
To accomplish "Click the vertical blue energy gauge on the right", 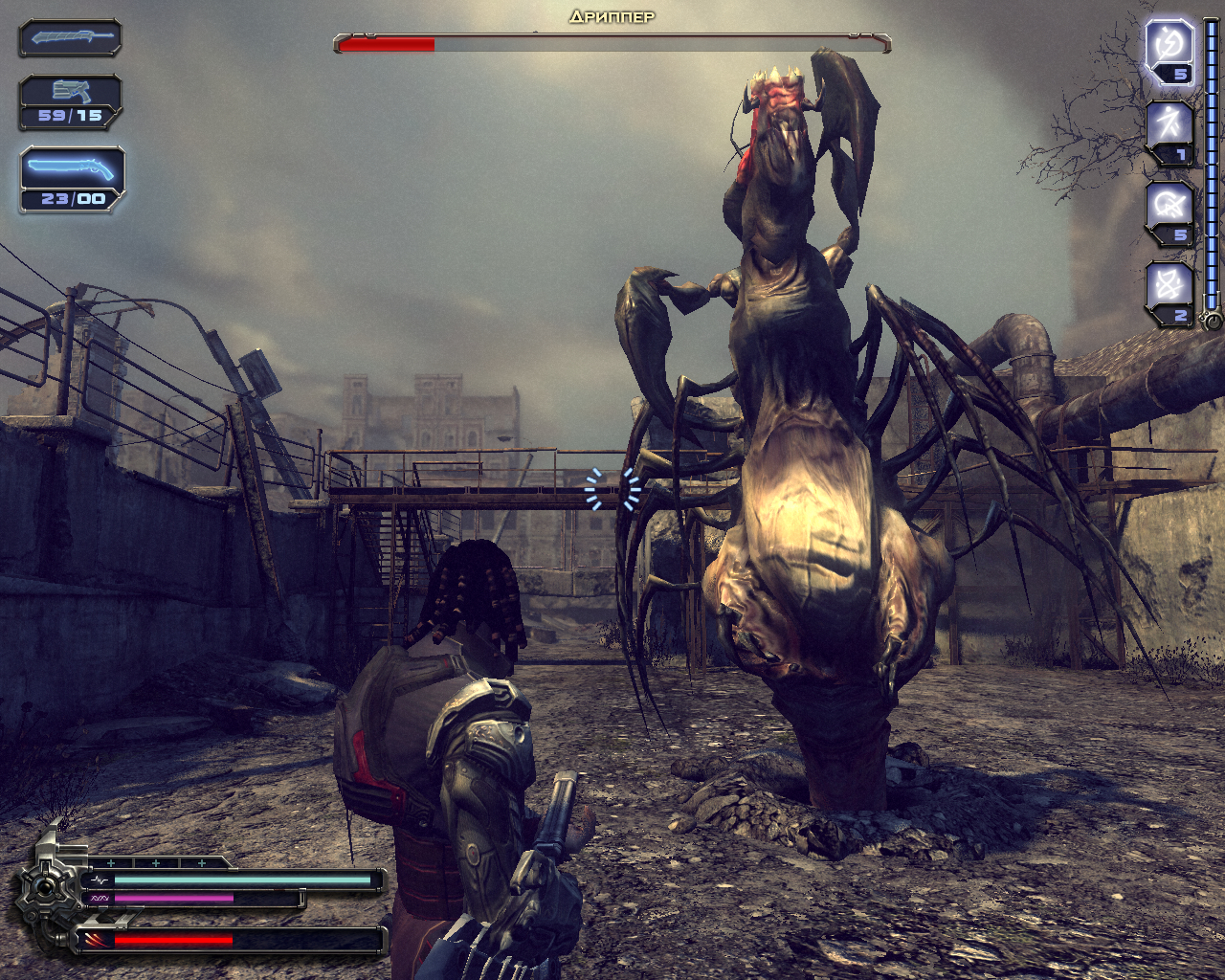I will click(x=1213, y=163).
